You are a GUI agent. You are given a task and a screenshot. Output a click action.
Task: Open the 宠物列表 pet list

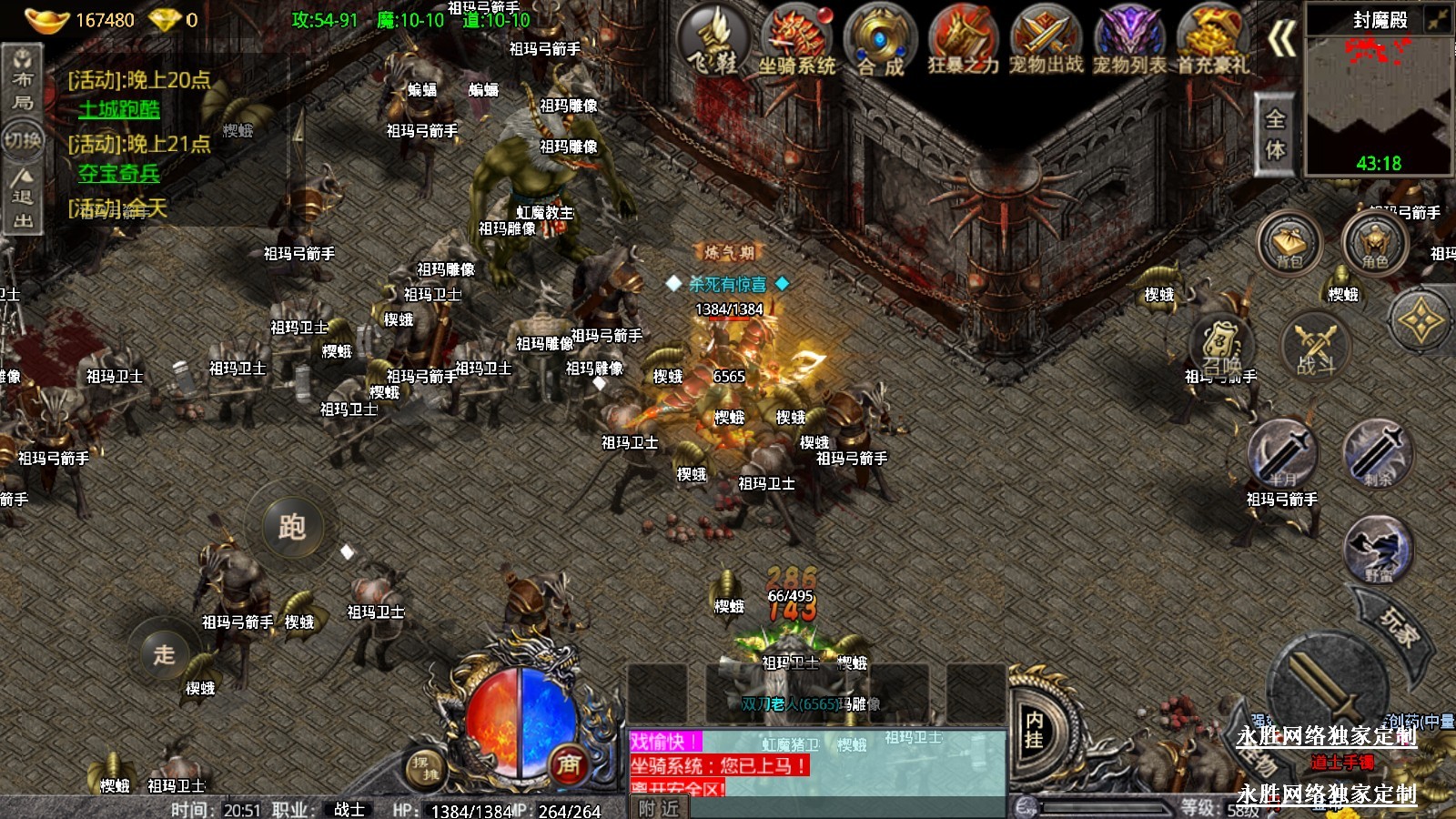click(x=1129, y=40)
